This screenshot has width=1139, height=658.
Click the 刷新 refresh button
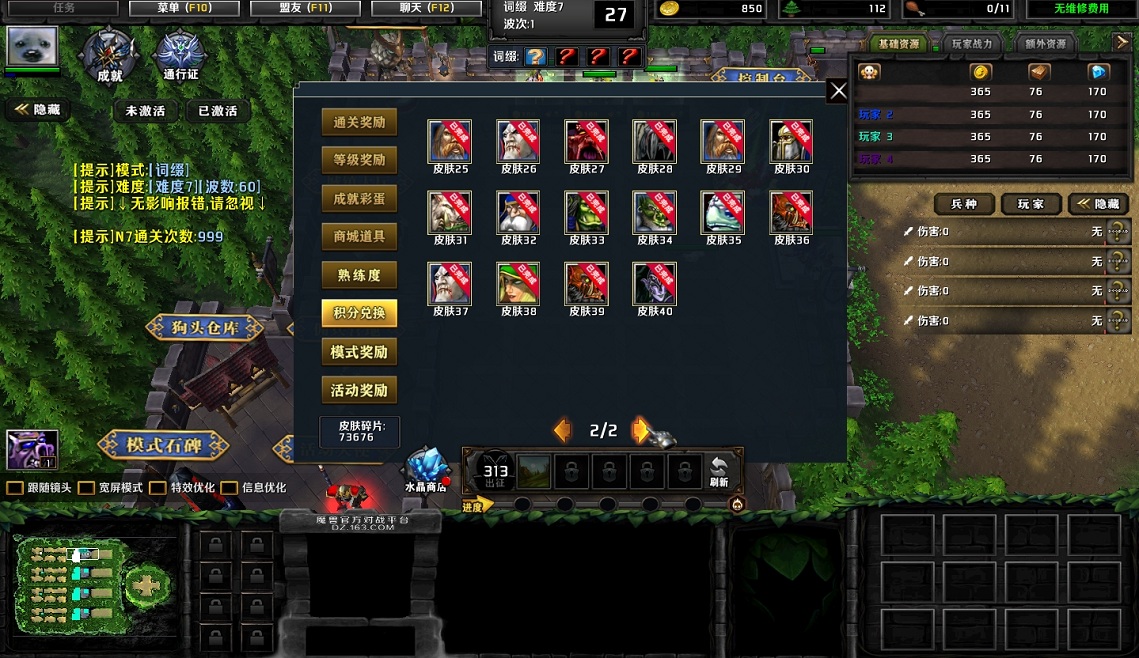tap(718, 471)
